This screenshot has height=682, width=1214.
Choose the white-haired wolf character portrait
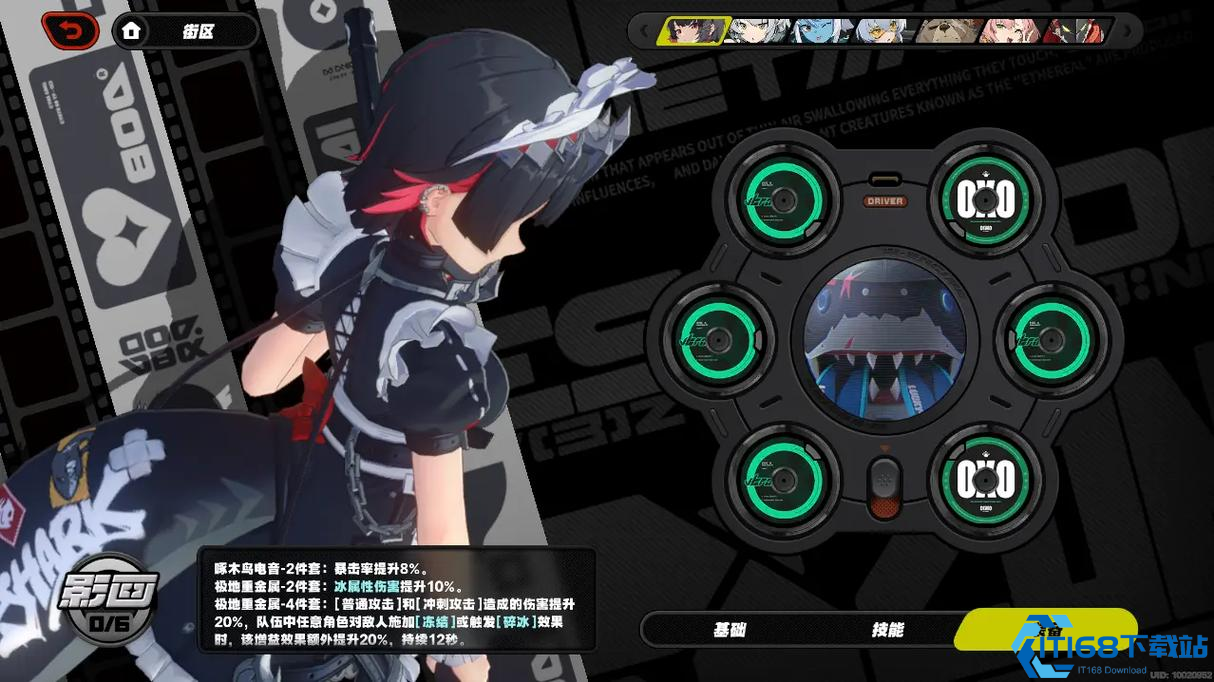pyautogui.click(x=759, y=31)
